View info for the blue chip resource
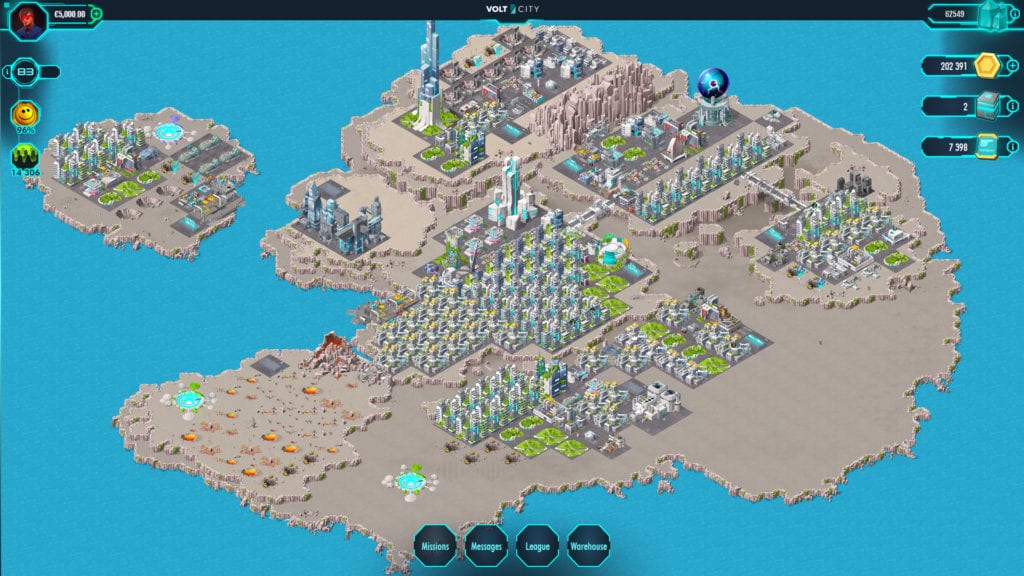Viewport: 1024px width, 576px height. pos(1013,148)
